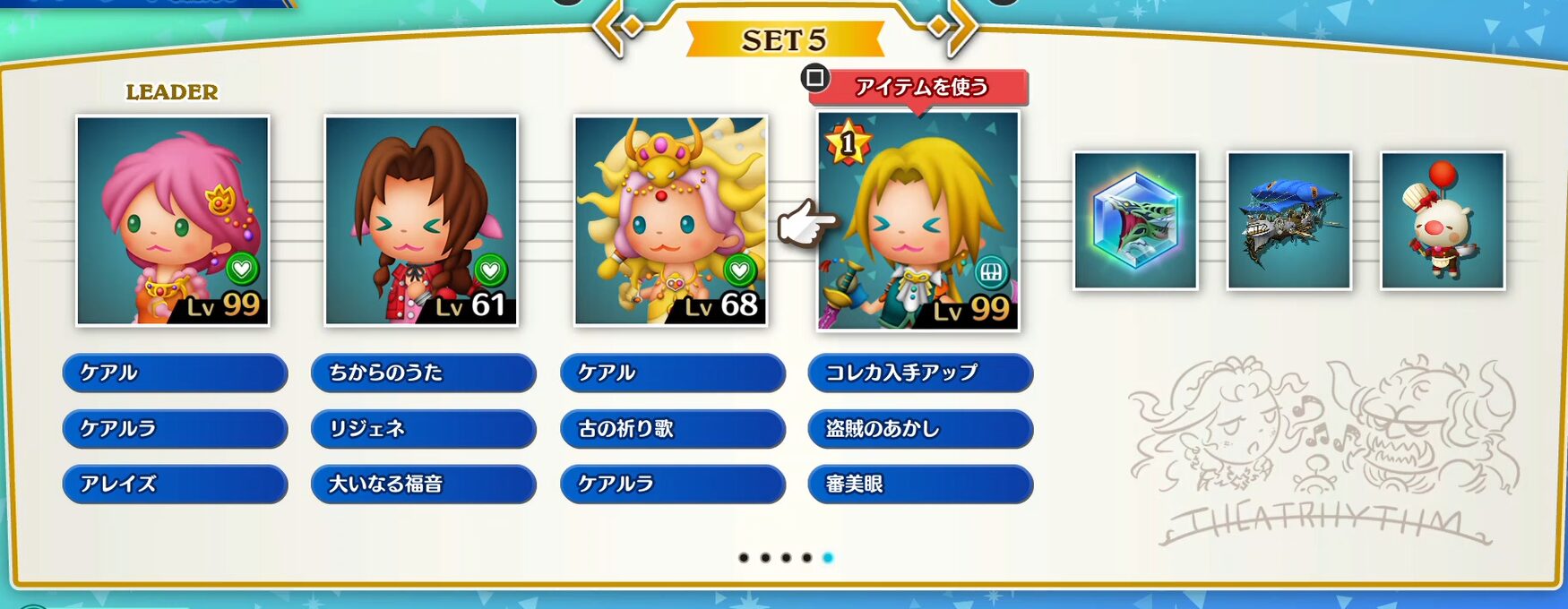This screenshot has width=1568, height=609.
Task: Open the 古の祈り歌 ability
Action: click(672, 429)
